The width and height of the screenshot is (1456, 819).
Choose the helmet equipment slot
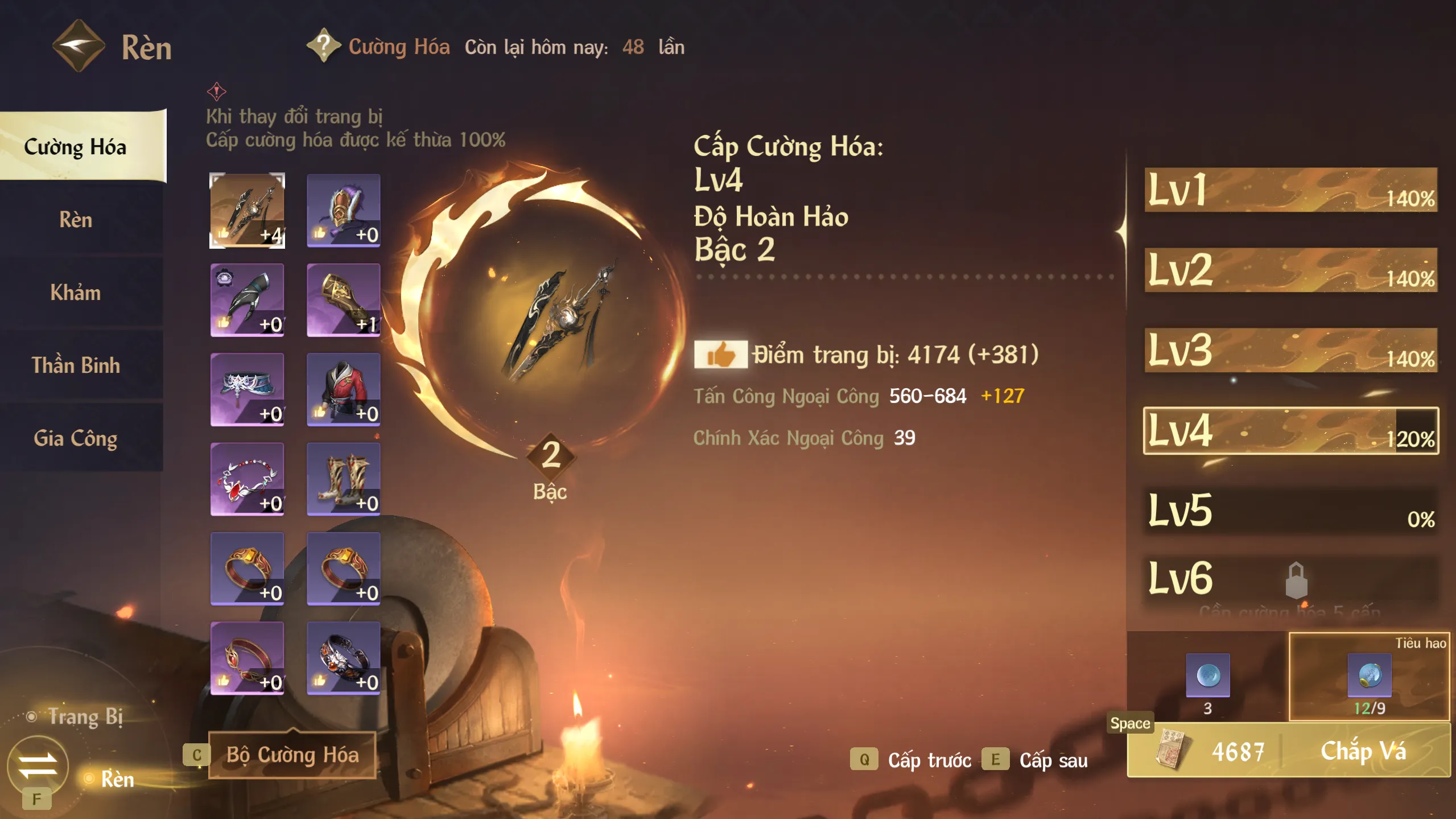click(x=343, y=211)
